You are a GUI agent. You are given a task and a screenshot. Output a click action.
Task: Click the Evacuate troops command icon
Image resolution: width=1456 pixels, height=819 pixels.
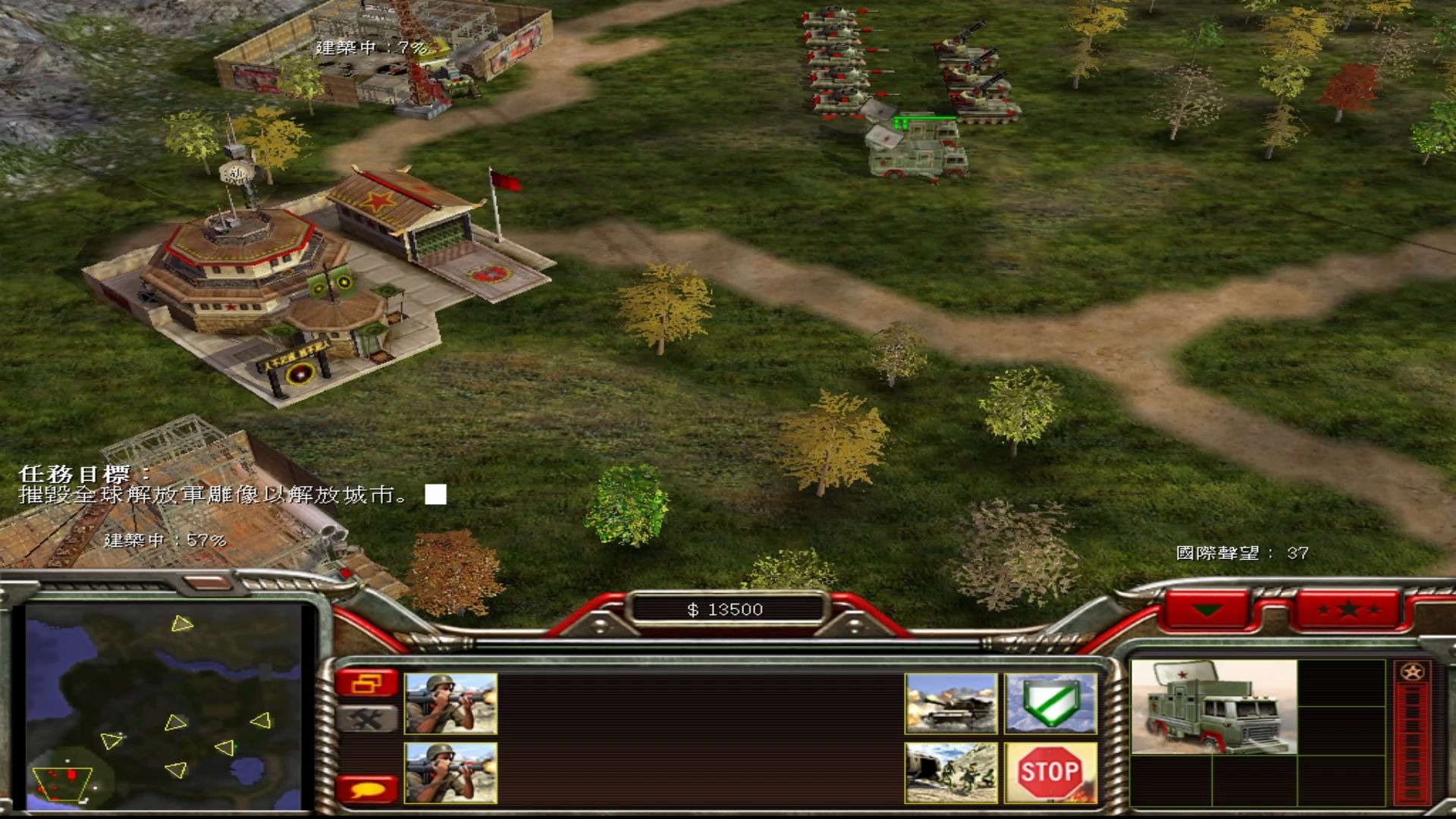coord(951,772)
